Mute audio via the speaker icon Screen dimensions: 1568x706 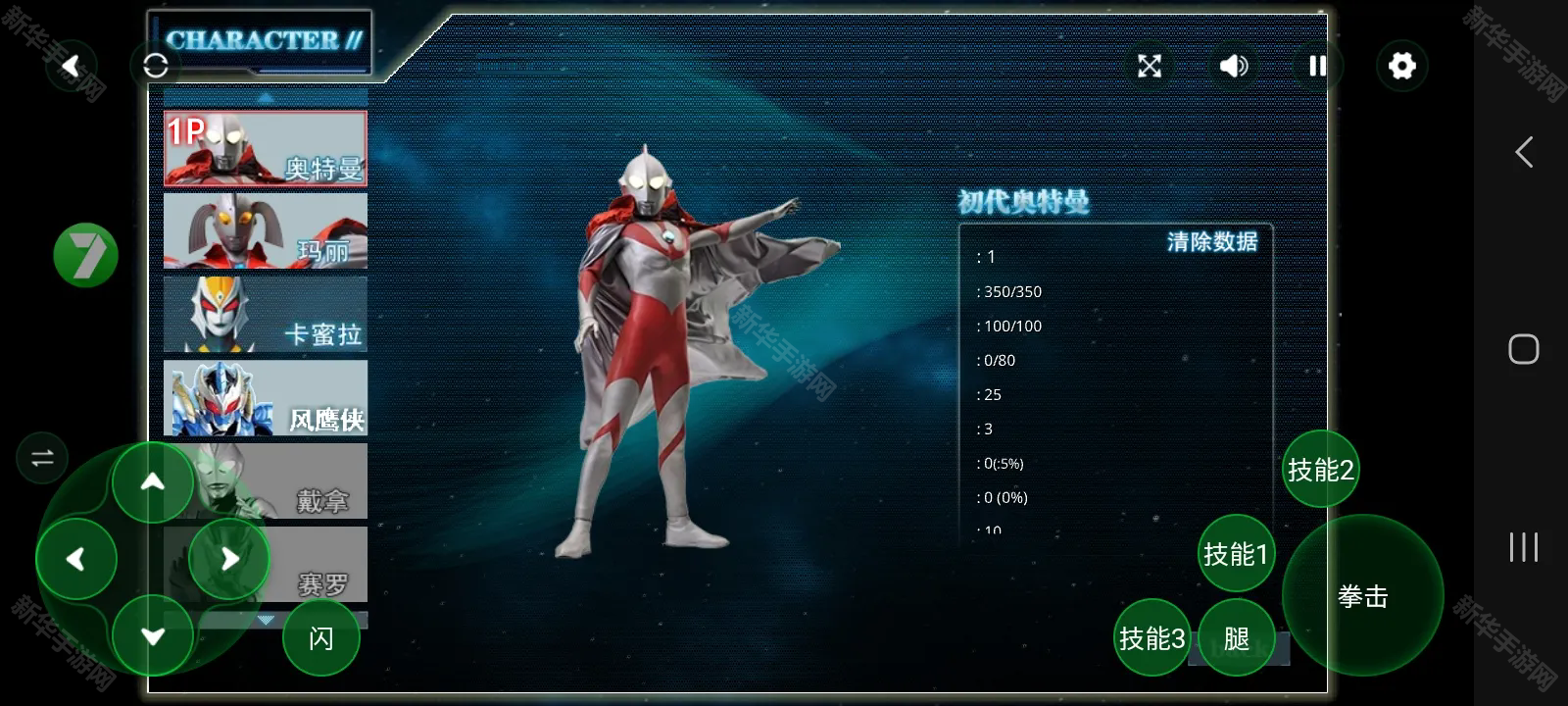[x=1234, y=66]
